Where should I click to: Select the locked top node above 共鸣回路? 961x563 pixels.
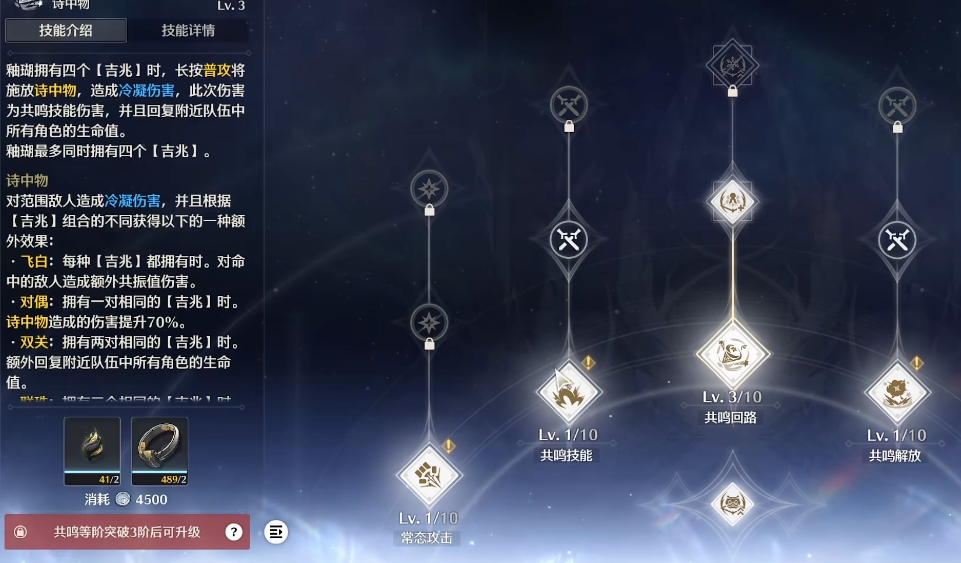coord(732,67)
